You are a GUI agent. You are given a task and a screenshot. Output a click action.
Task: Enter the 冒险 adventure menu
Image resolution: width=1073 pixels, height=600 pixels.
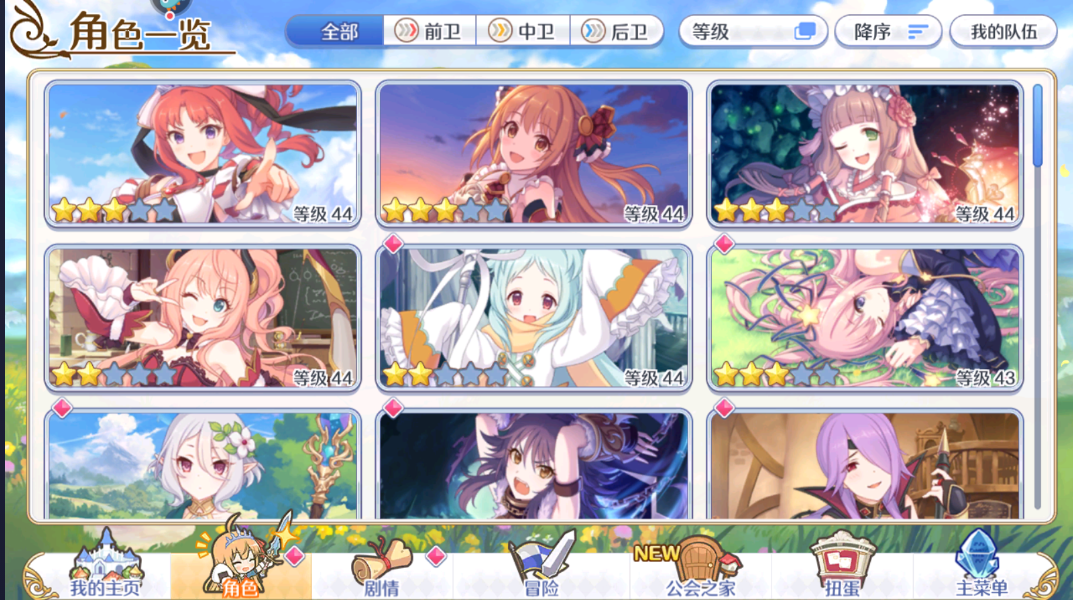pyautogui.click(x=541, y=570)
